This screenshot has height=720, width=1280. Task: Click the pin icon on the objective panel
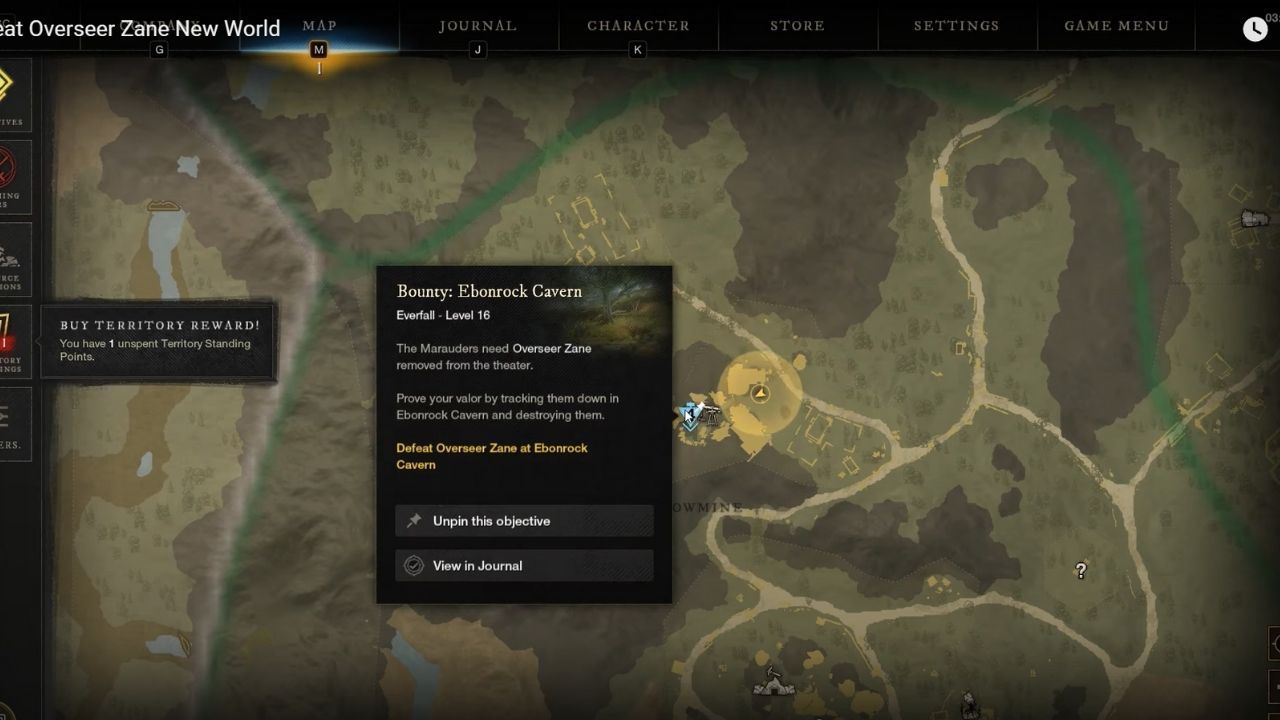pyautogui.click(x=414, y=520)
